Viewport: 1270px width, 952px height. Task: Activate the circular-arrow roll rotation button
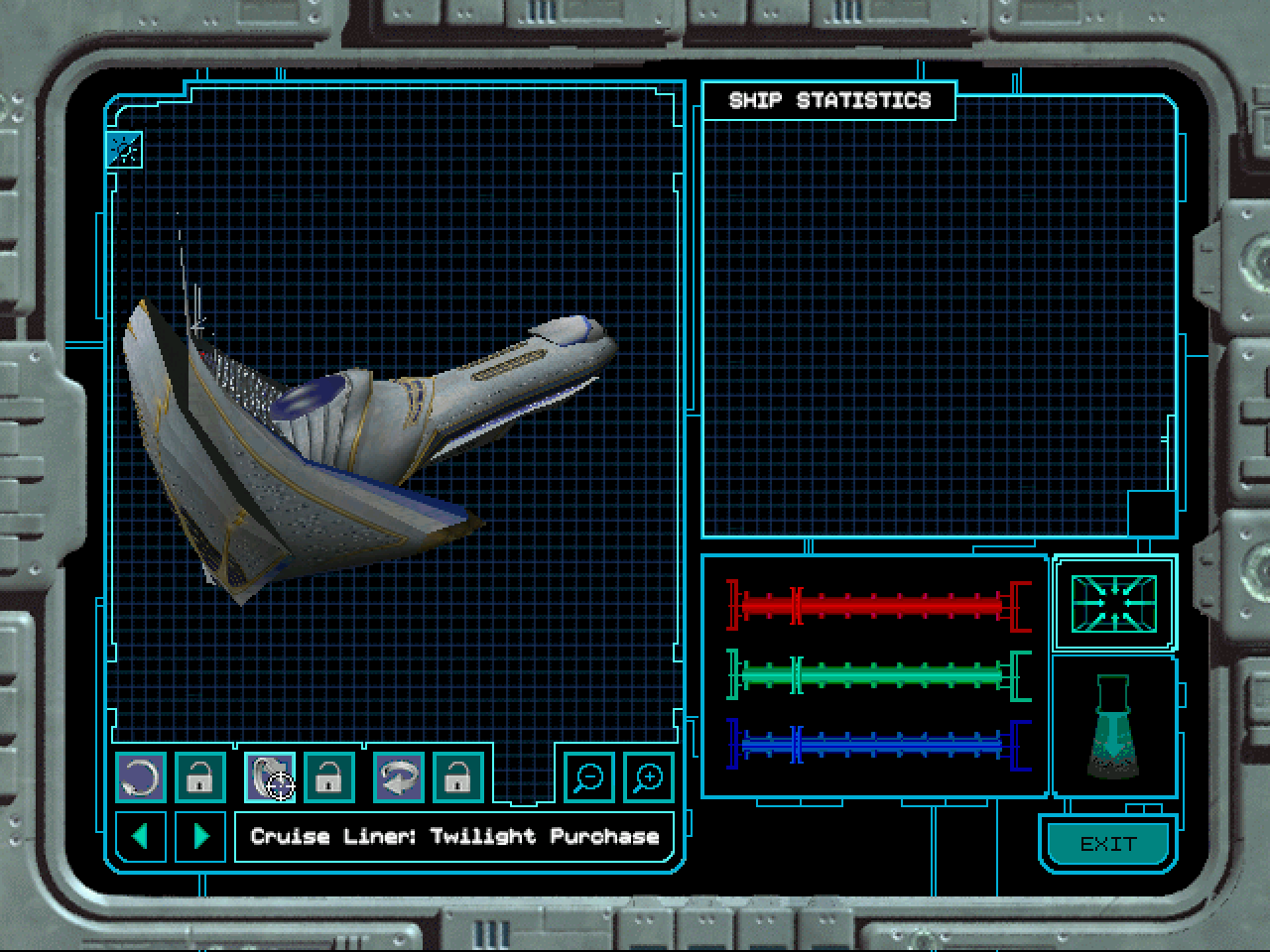[141, 777]
